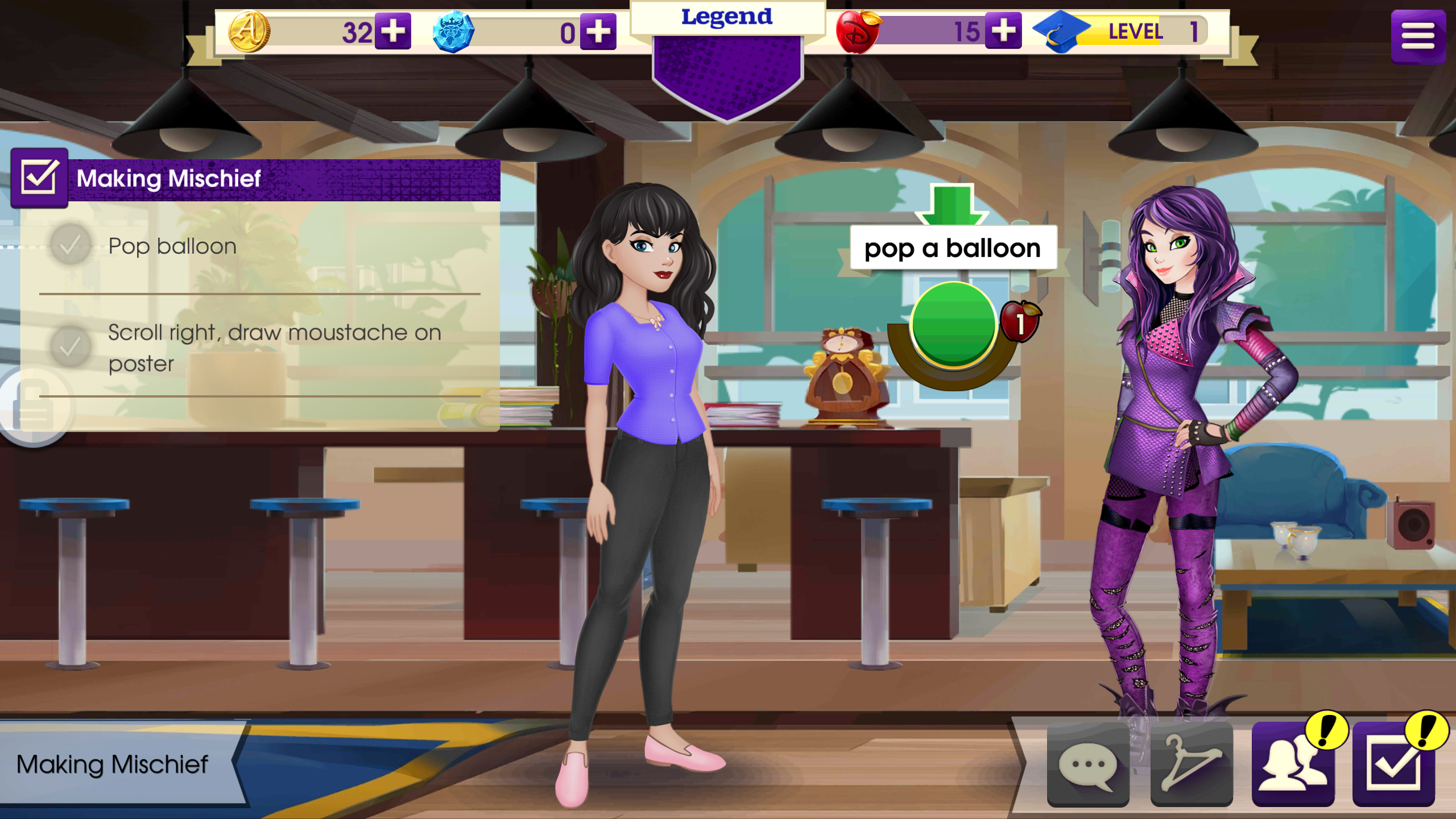Click the Making Mischief bottom banner

(113, 764)
